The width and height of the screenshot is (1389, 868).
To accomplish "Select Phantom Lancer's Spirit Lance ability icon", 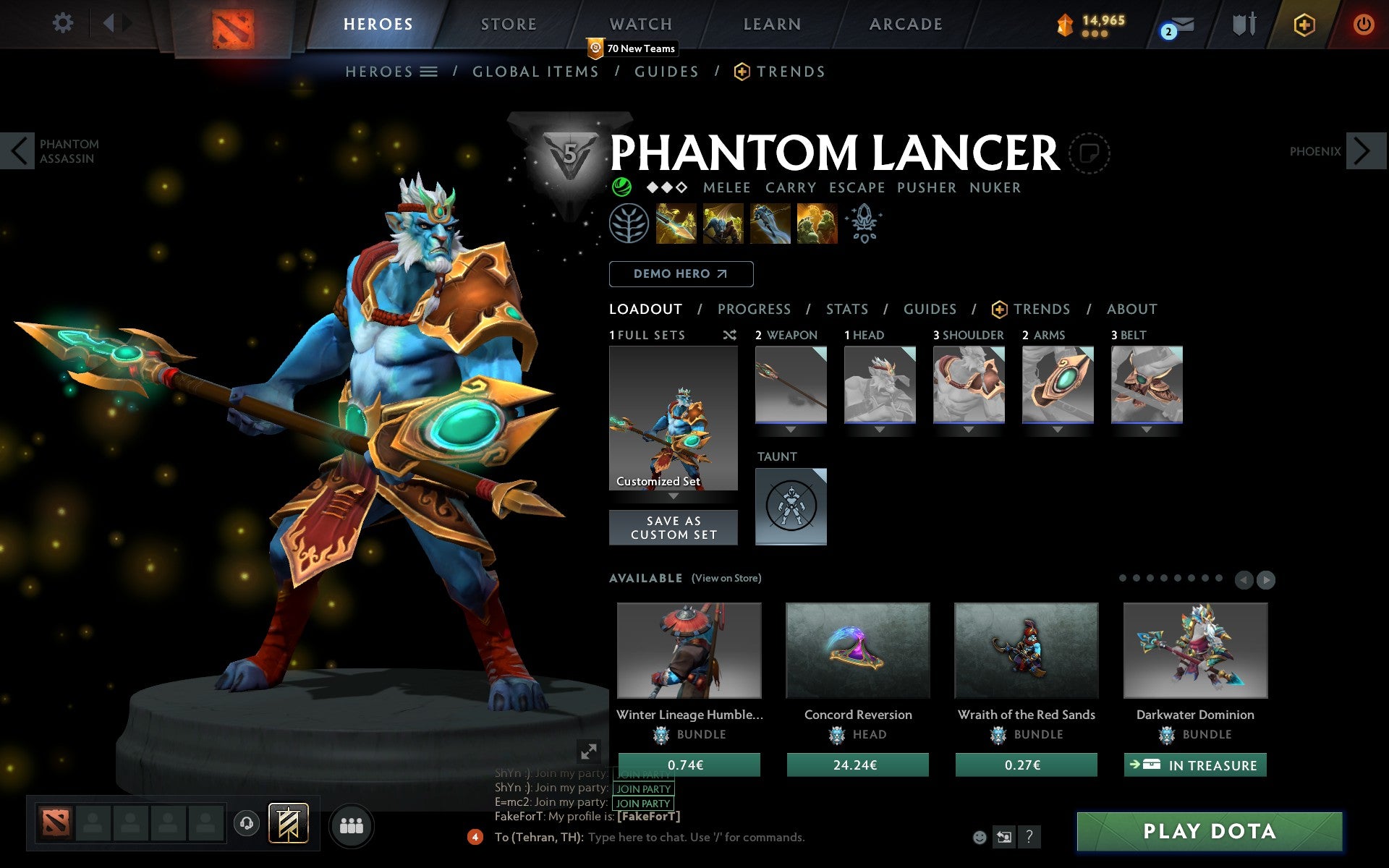I will [676, 223].
